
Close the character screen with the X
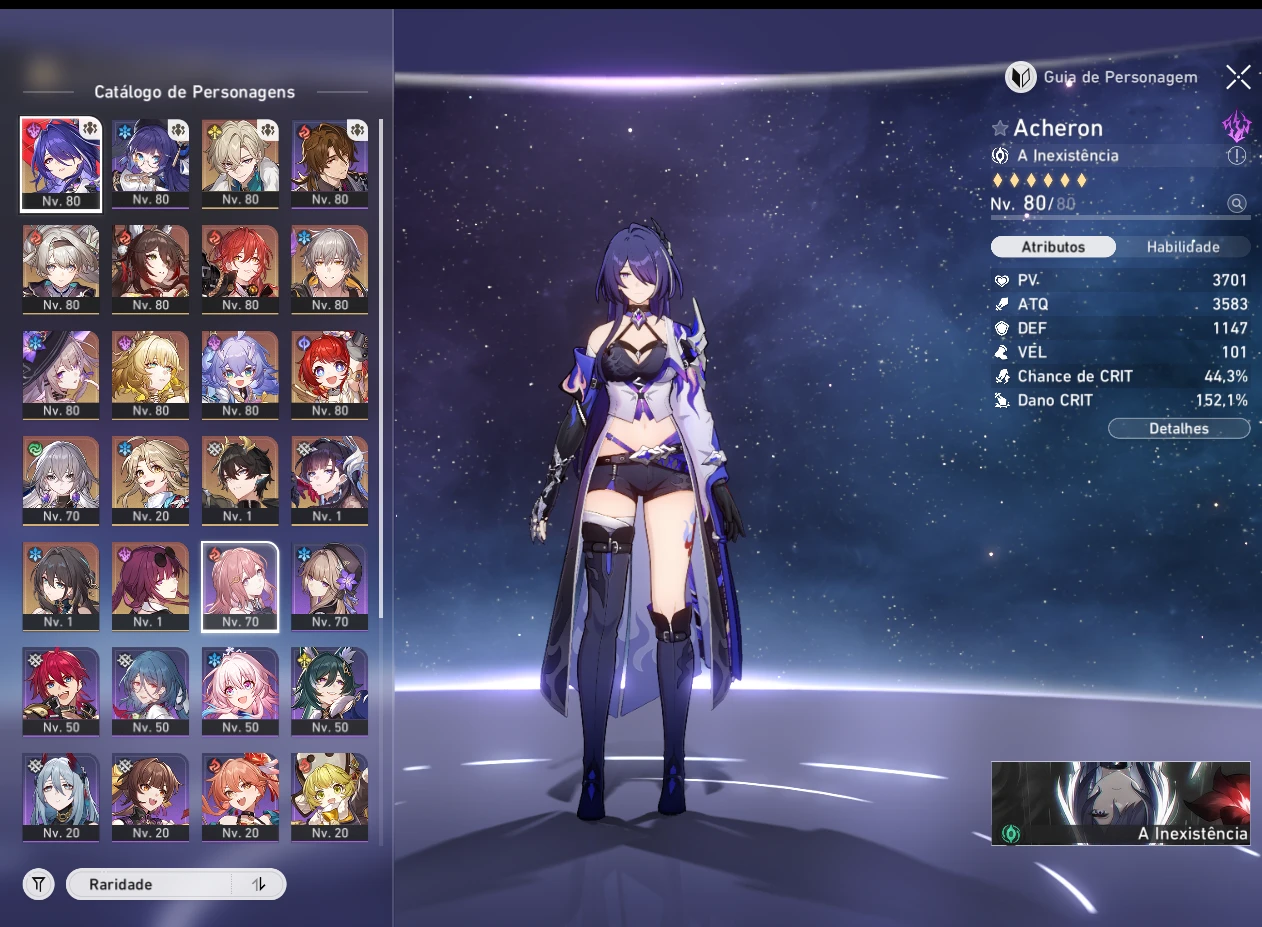tap(1238, 77)
